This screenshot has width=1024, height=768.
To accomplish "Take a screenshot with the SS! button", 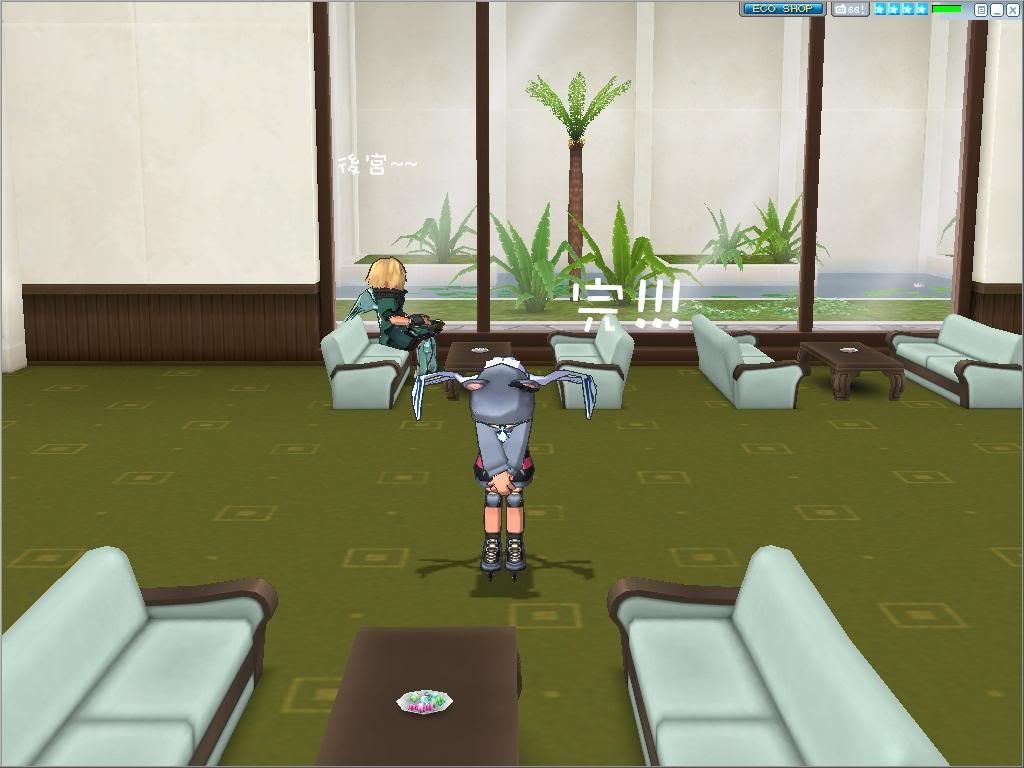I will pos(850,9).
